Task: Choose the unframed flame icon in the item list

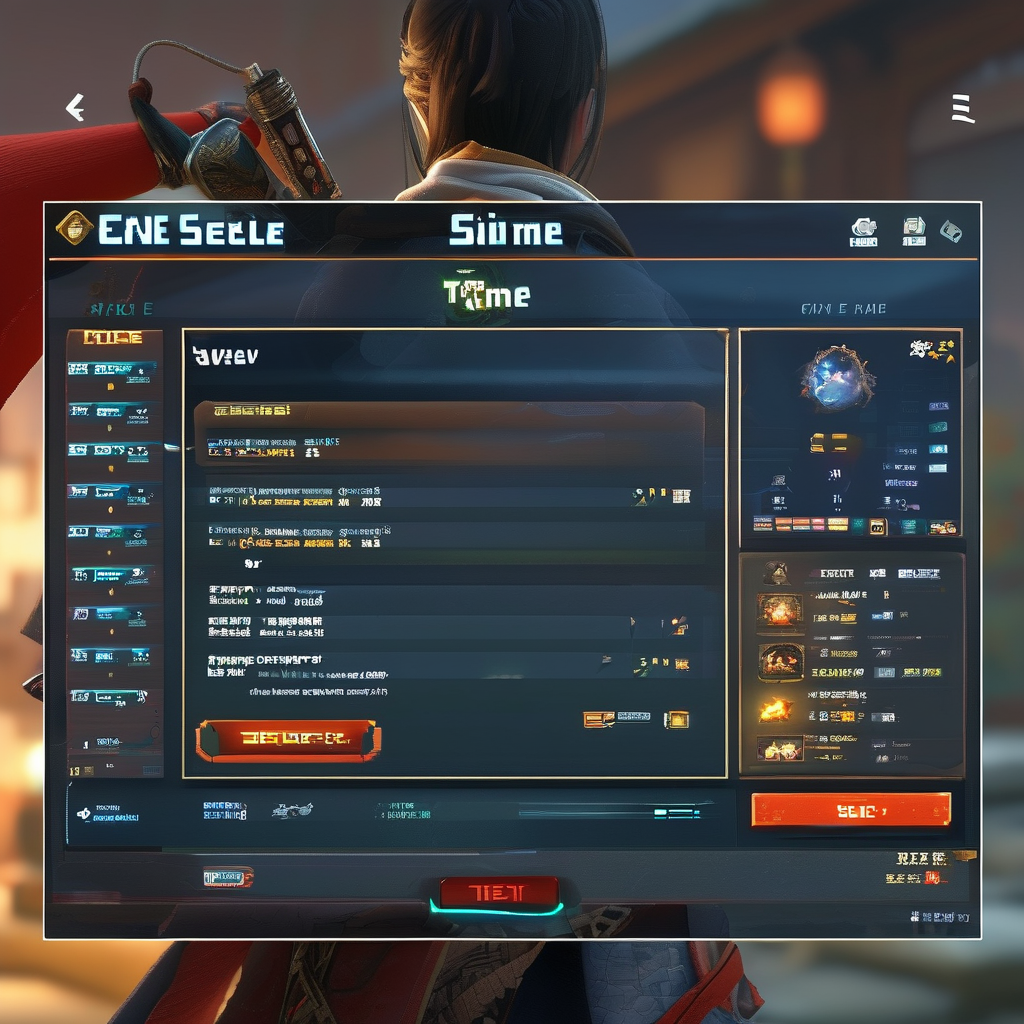Action: coord(775,709)
